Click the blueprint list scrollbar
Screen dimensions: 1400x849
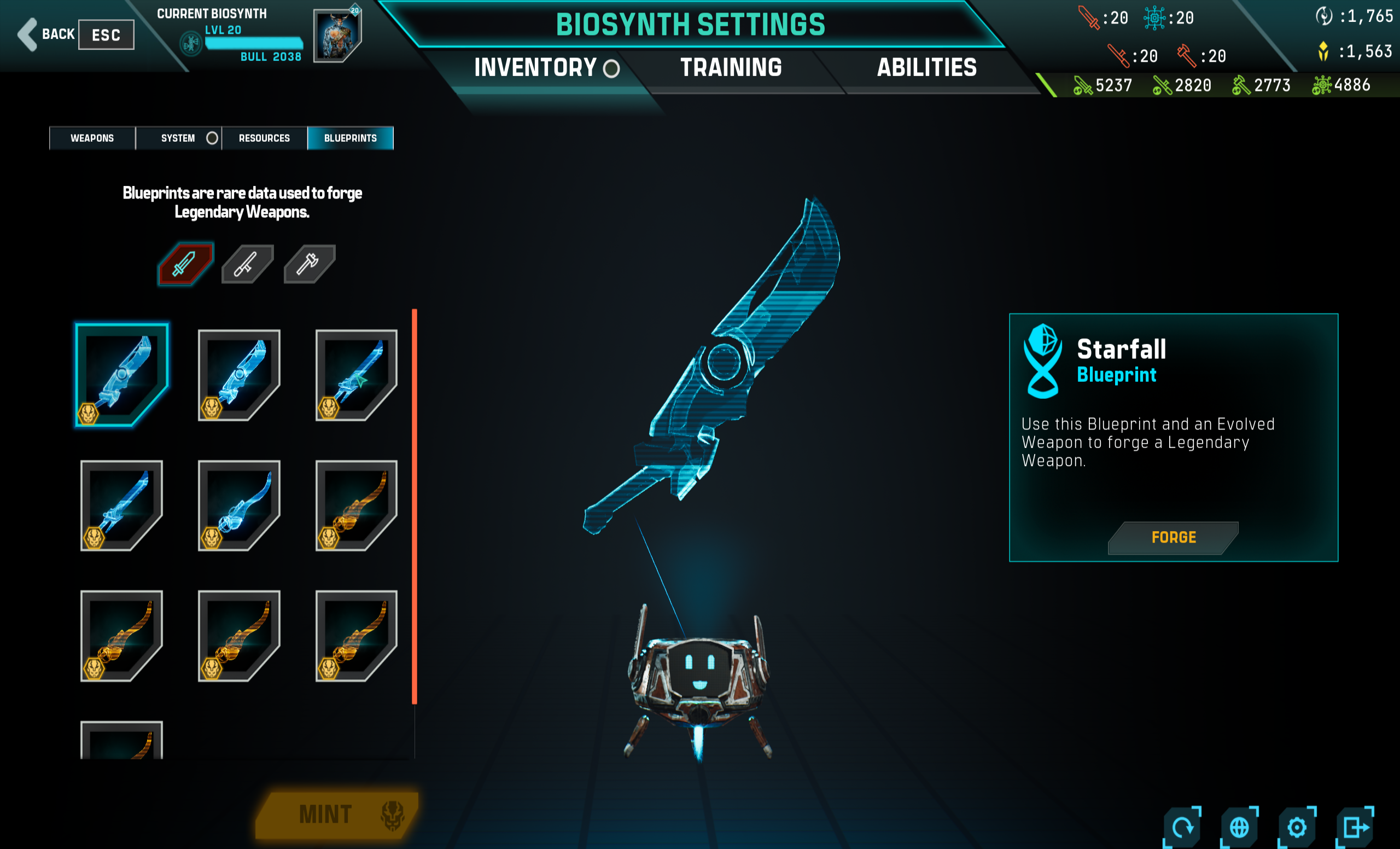415,506
